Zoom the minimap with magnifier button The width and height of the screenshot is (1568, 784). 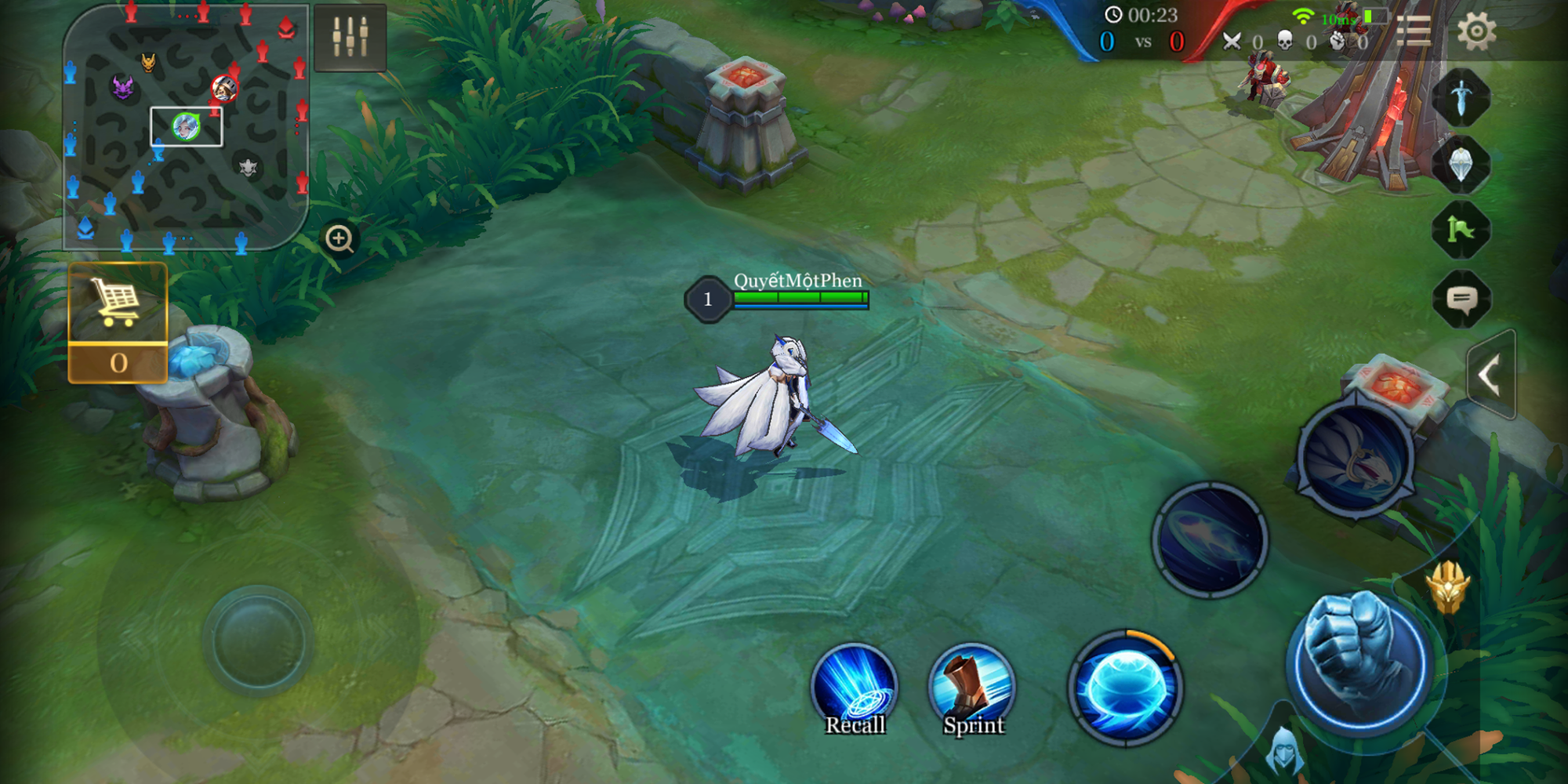coord(339,238)
